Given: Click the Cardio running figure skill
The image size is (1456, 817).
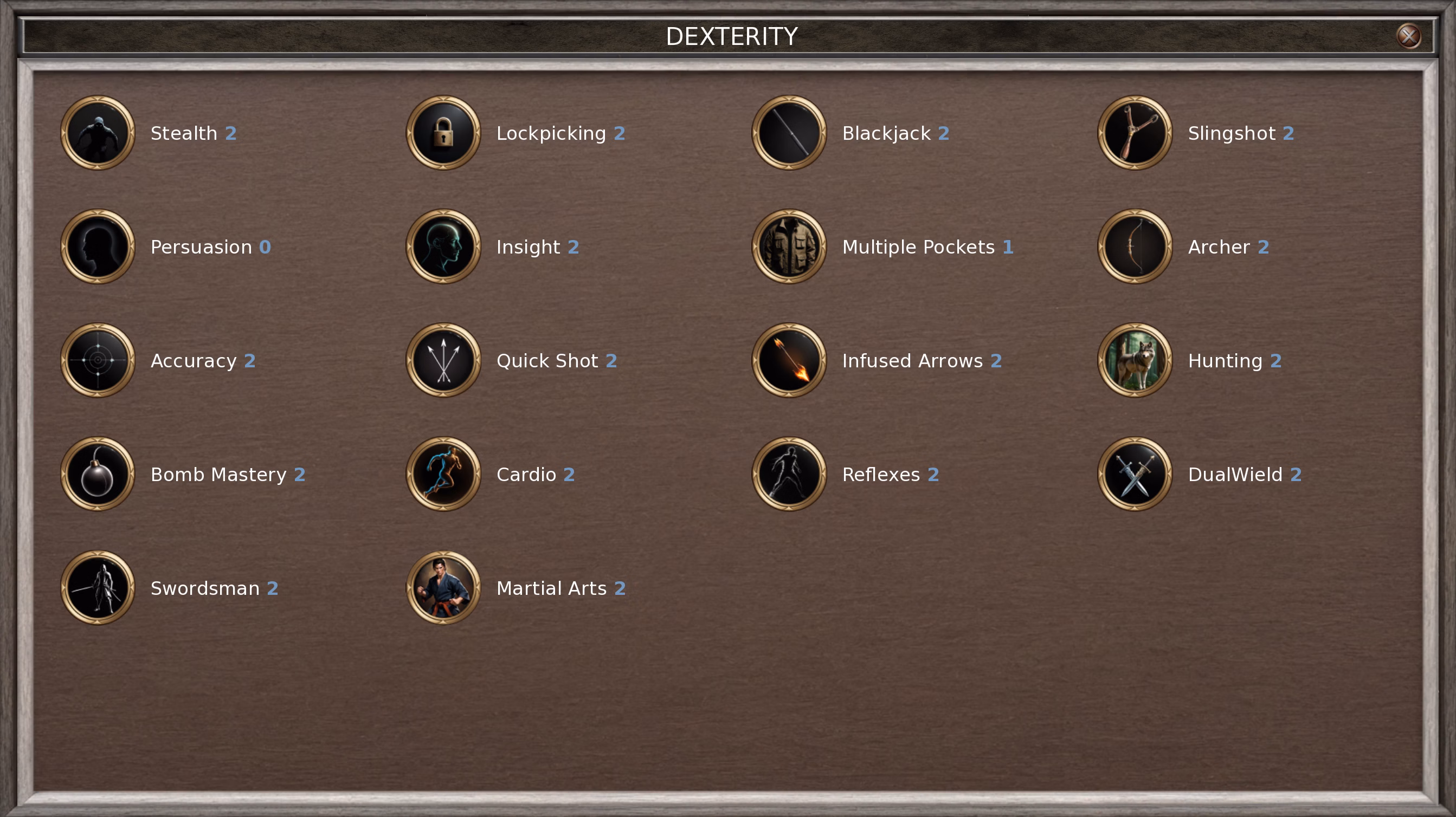Looking at the screenshot, I should pyautogui.click(x=443, y=474).
